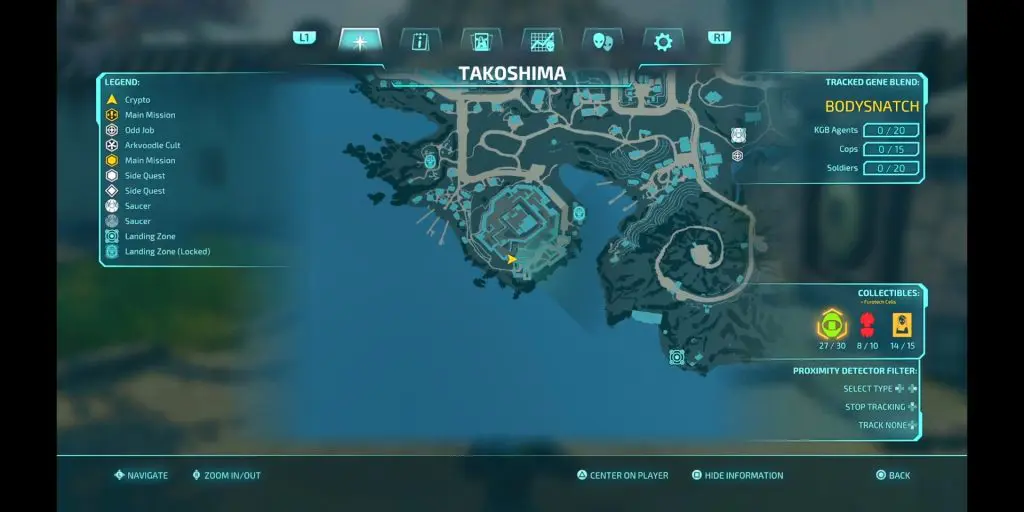Select the Furotech Cells green collectible icon
This screenshot has width=1024, height=512.
pos(831,325)
